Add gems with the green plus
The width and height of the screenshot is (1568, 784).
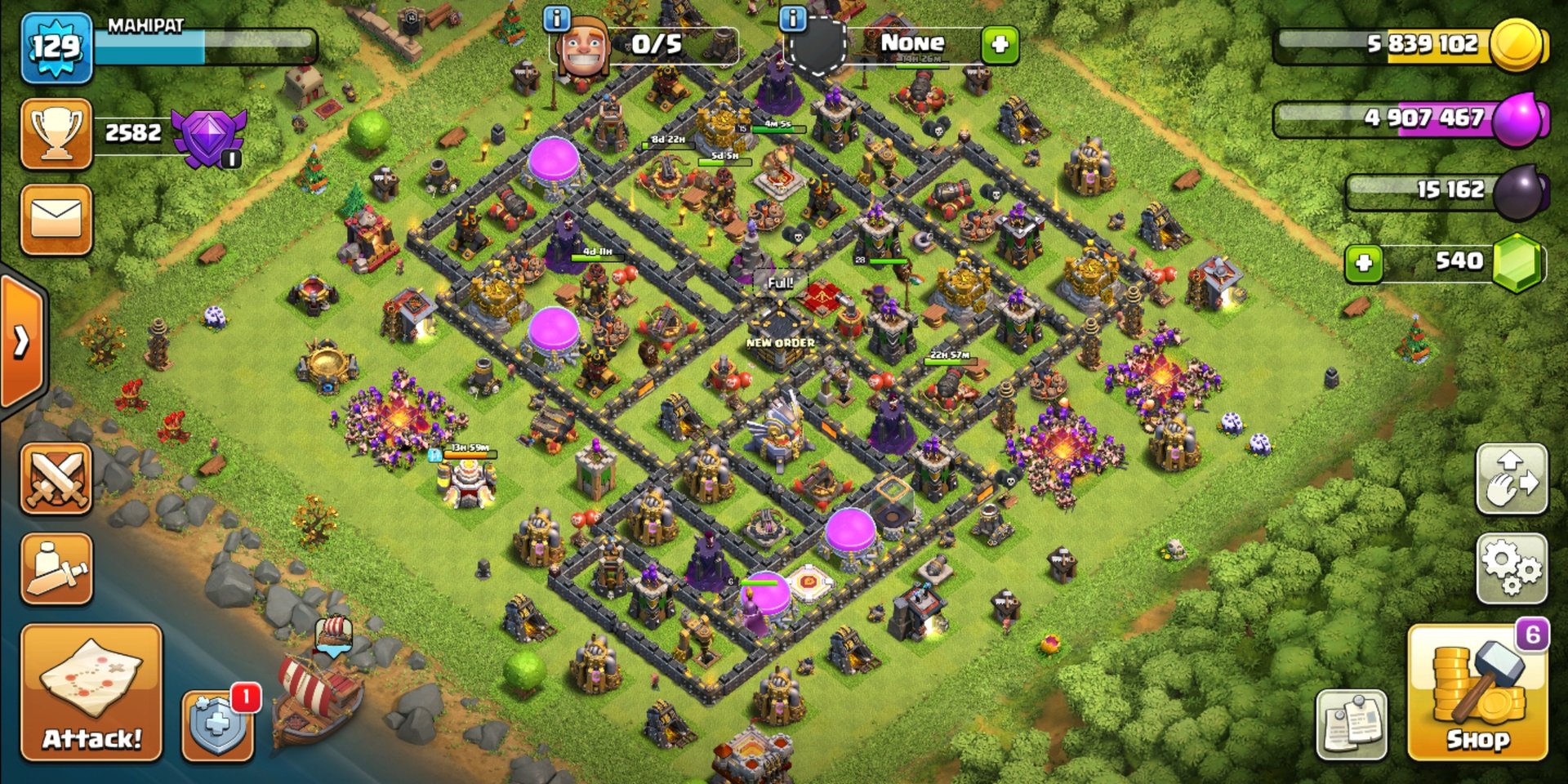click(1363, 263)
